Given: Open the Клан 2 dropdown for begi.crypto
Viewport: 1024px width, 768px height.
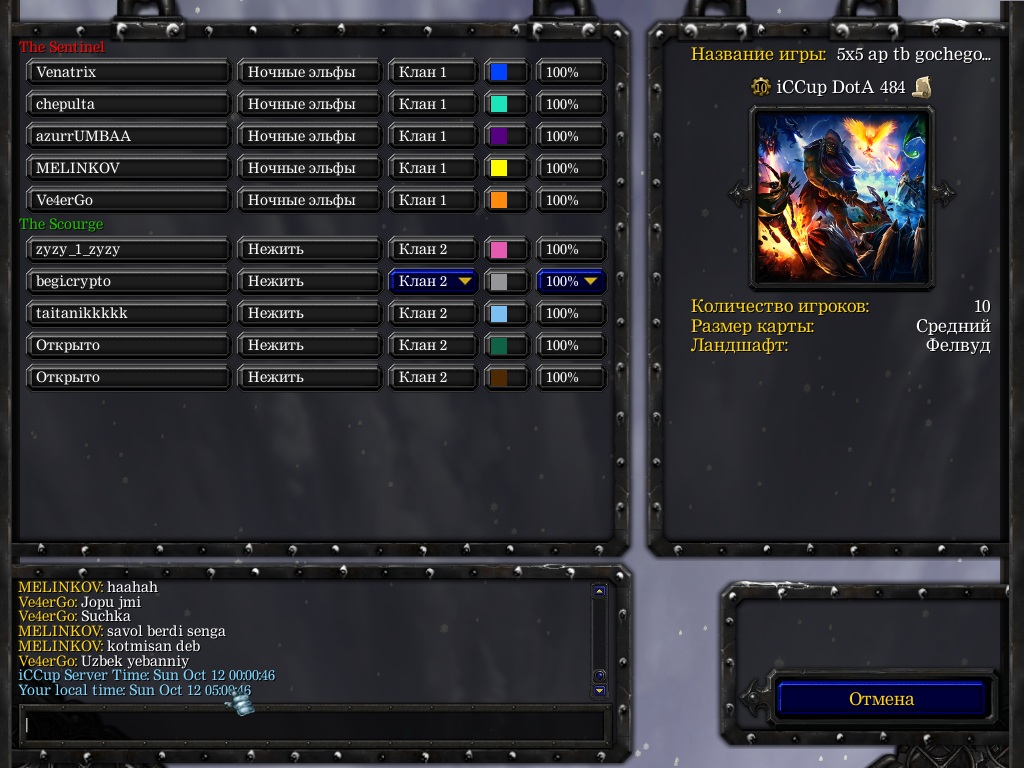Looking at the screenshot, I should (x=433, y=281).
